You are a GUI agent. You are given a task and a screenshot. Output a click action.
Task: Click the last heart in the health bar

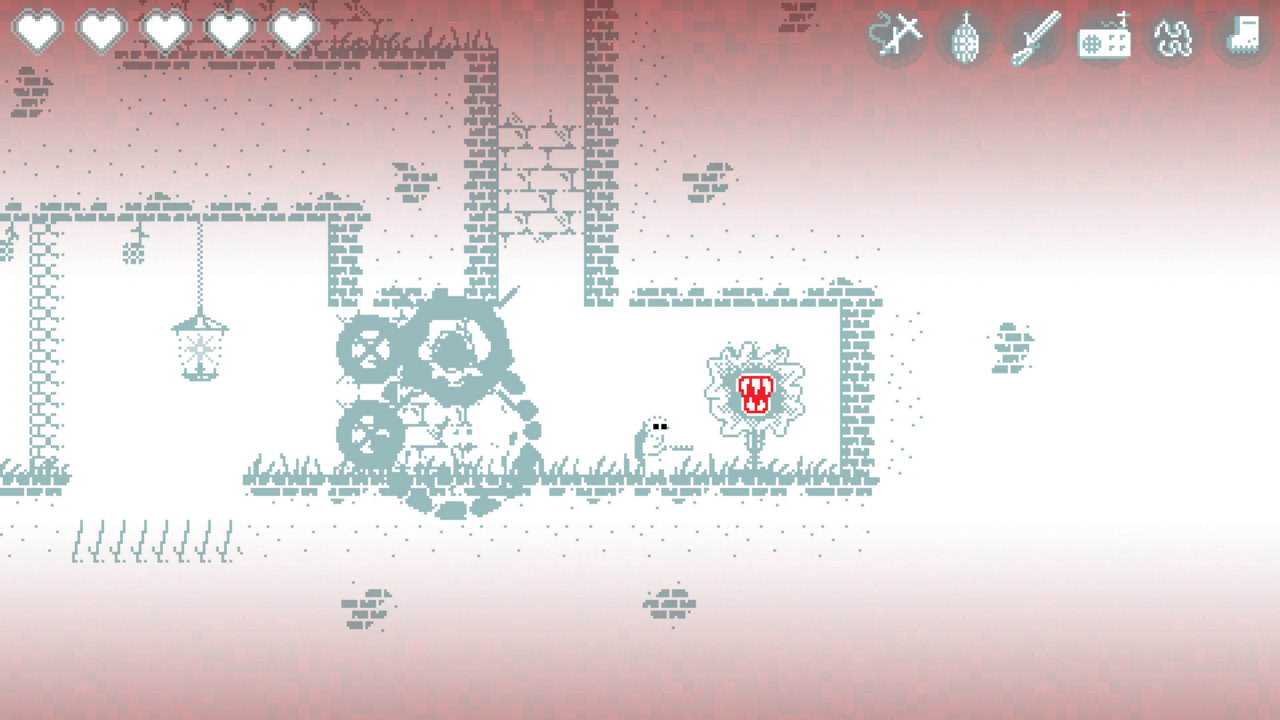pyautogui.click(x=294, y=30)
